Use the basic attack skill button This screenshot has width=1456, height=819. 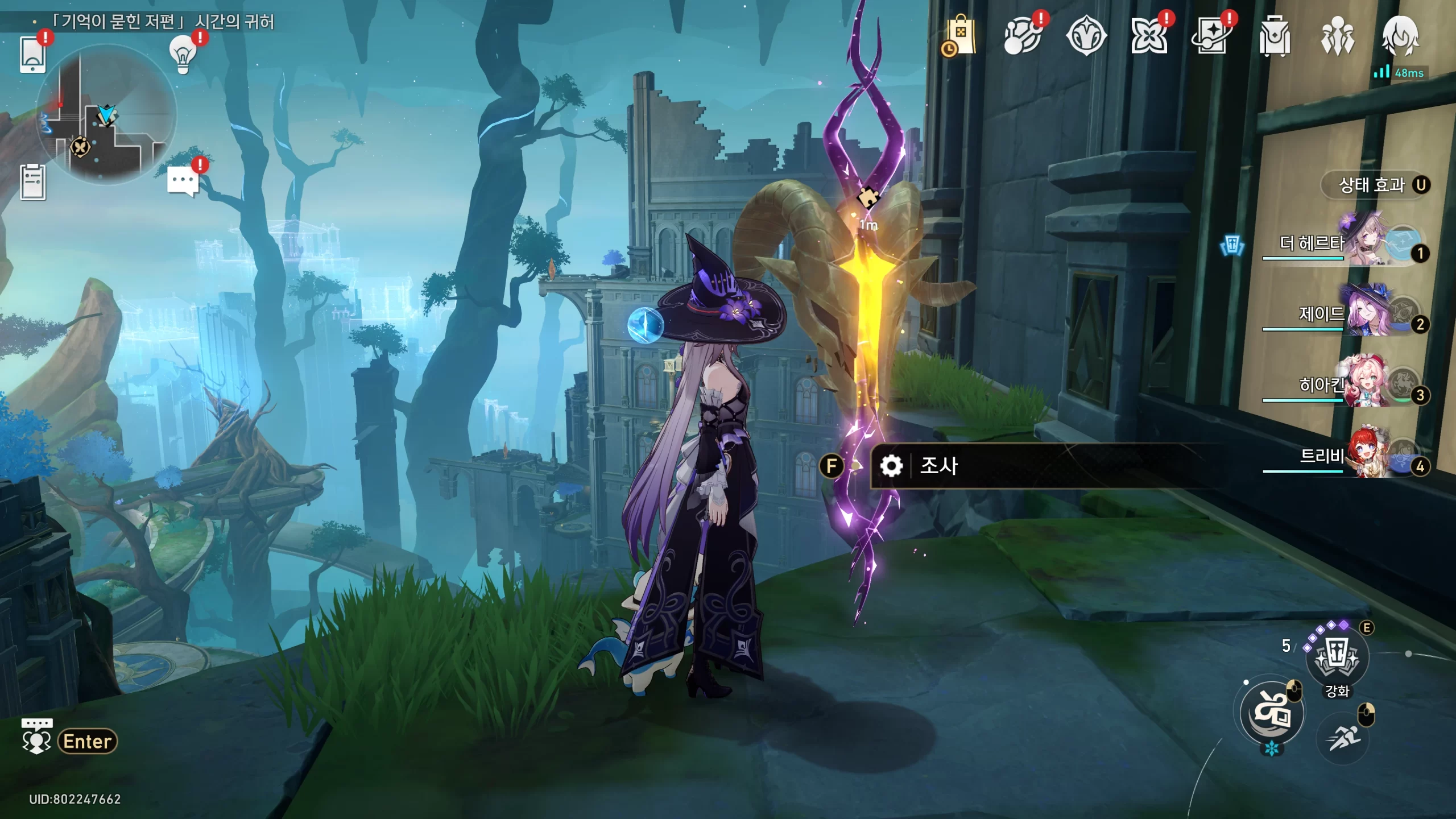click(x=1272, y=713)
